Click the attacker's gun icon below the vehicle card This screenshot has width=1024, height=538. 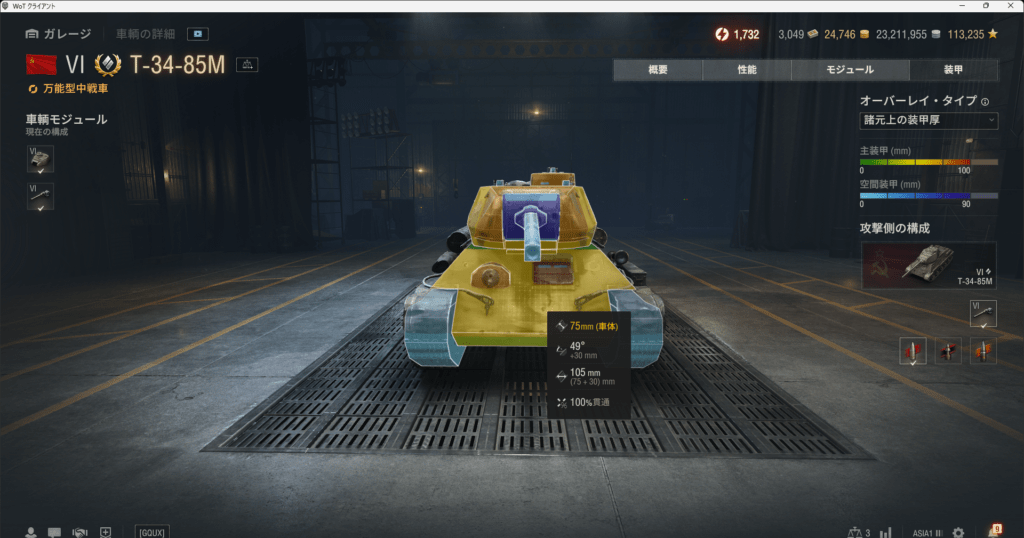(983, 313)
